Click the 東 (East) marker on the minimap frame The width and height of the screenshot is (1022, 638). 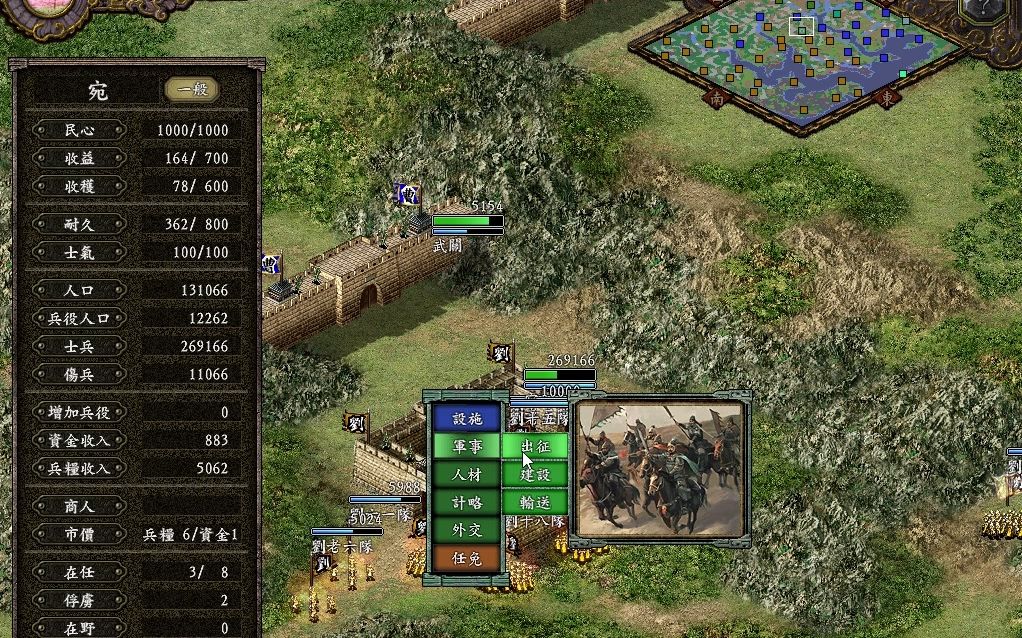pyautogui.click(x=888, y=98)
